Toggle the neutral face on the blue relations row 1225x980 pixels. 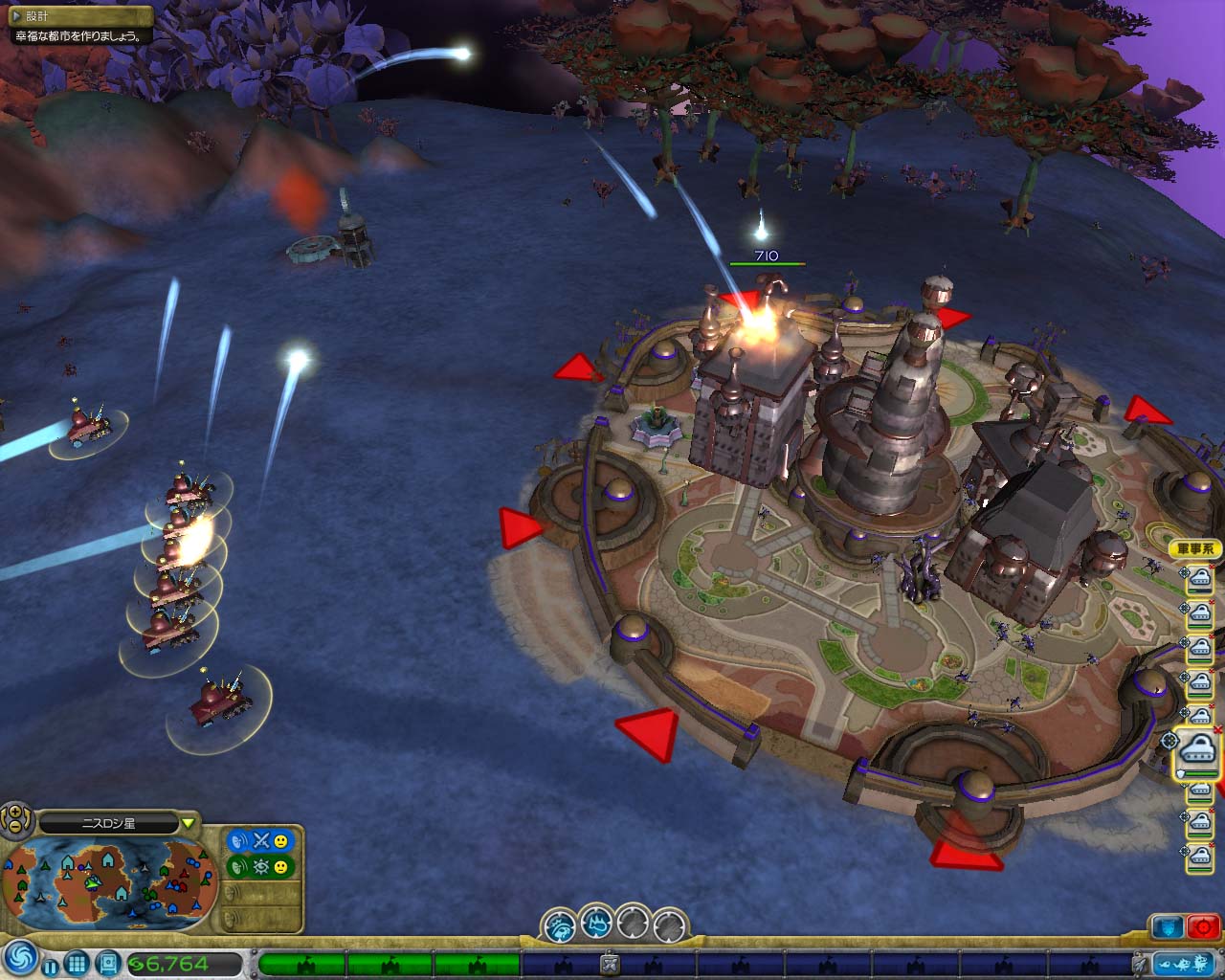click(x=281, y=842)
